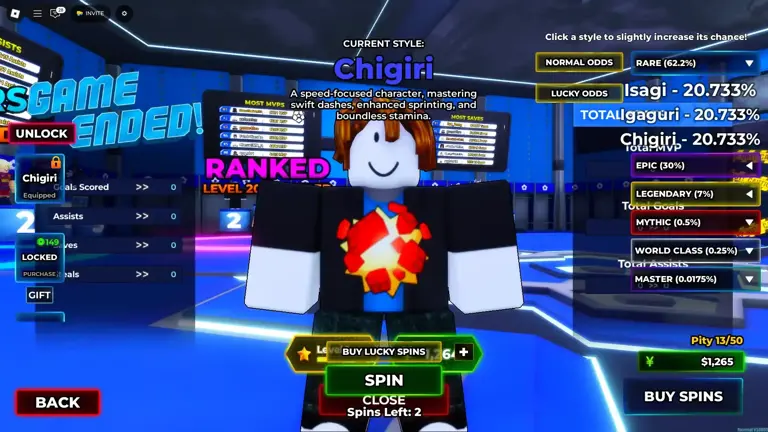
Task: Click the Roblox INVITE button
Action: click(90, 13)
